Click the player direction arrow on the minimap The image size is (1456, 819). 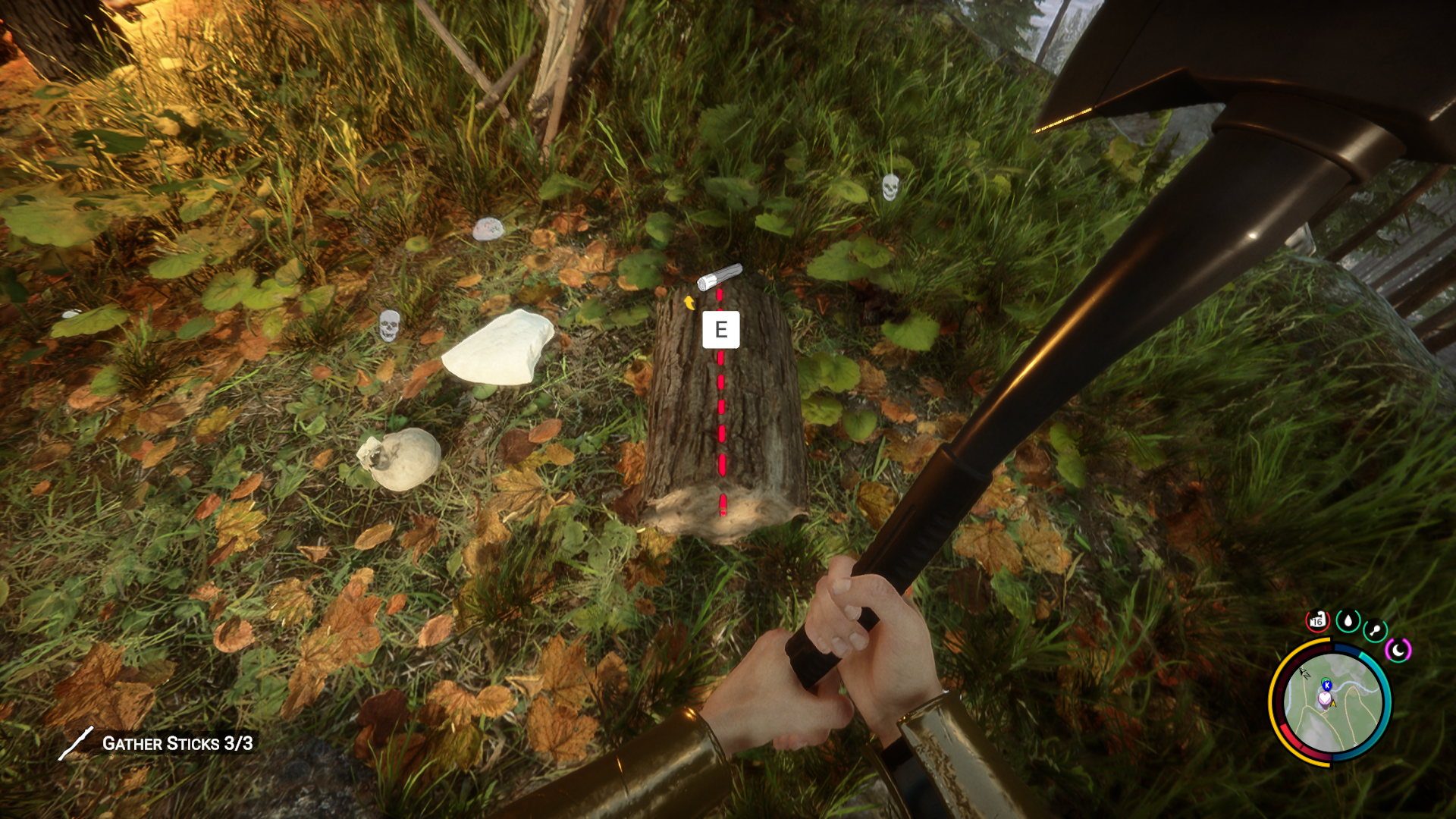1333,704
